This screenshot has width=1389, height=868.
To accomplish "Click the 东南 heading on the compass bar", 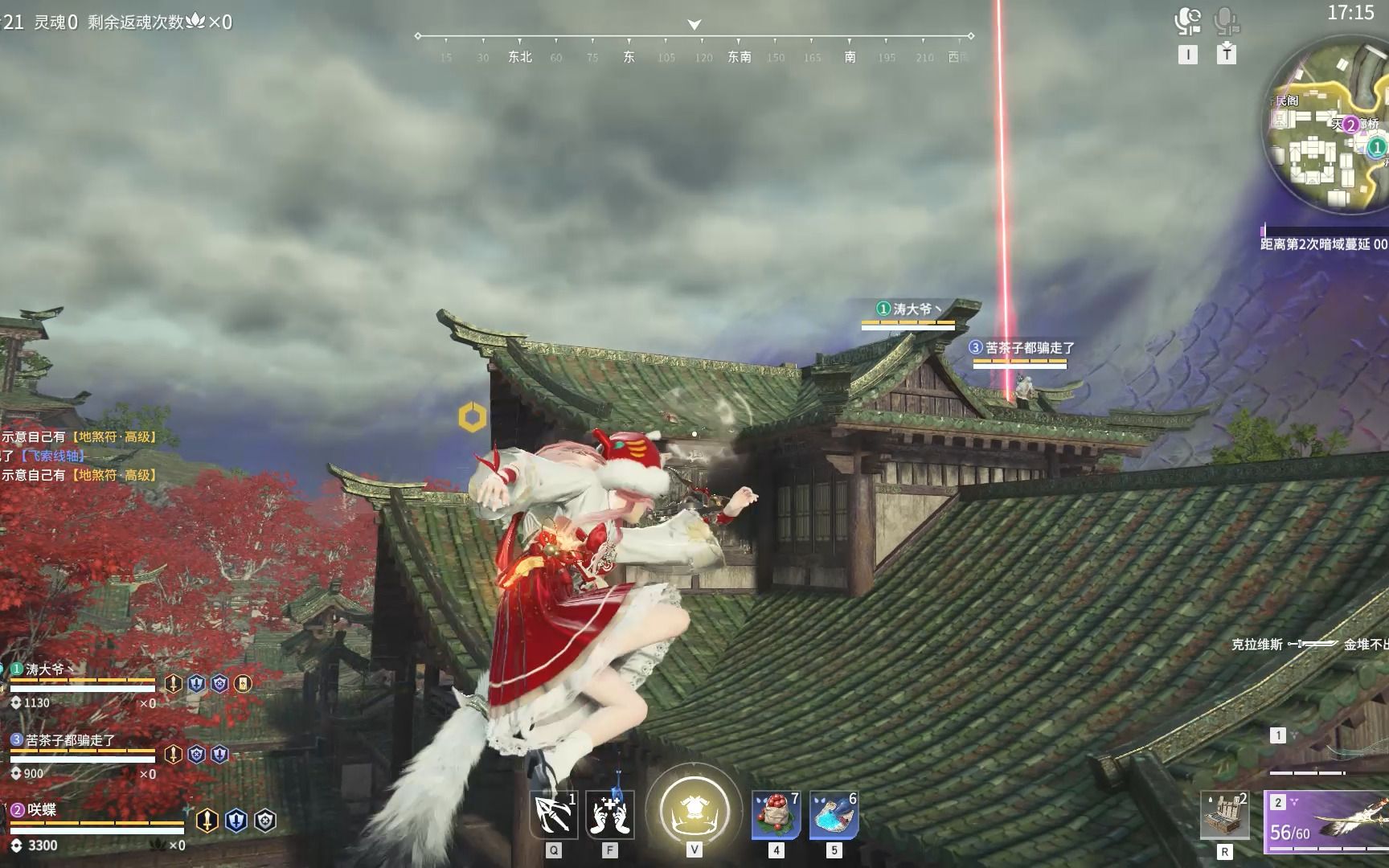I will pyautogui.click(x=738, y=58).
